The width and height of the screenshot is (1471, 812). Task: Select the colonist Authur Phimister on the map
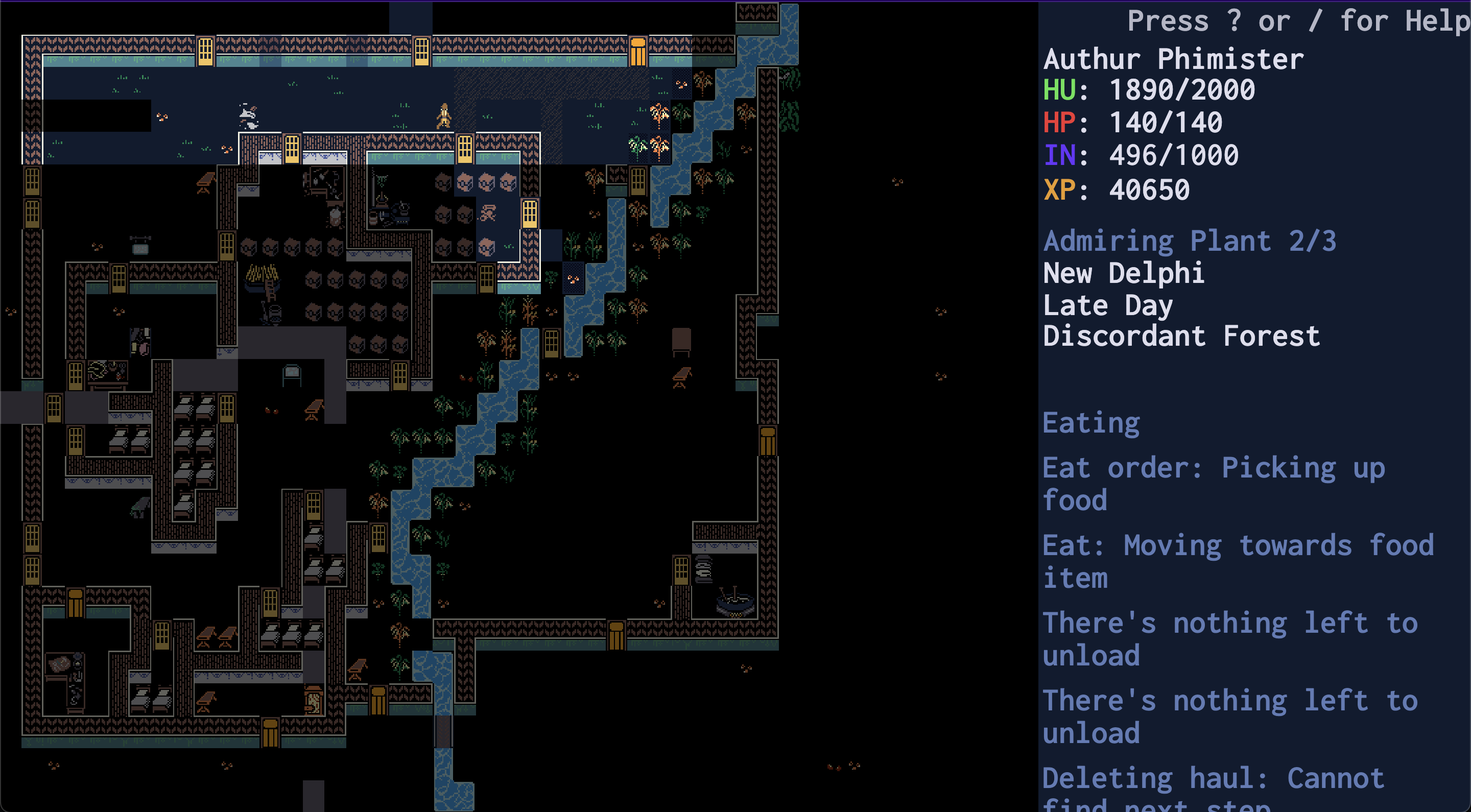[x=444, y=116]
